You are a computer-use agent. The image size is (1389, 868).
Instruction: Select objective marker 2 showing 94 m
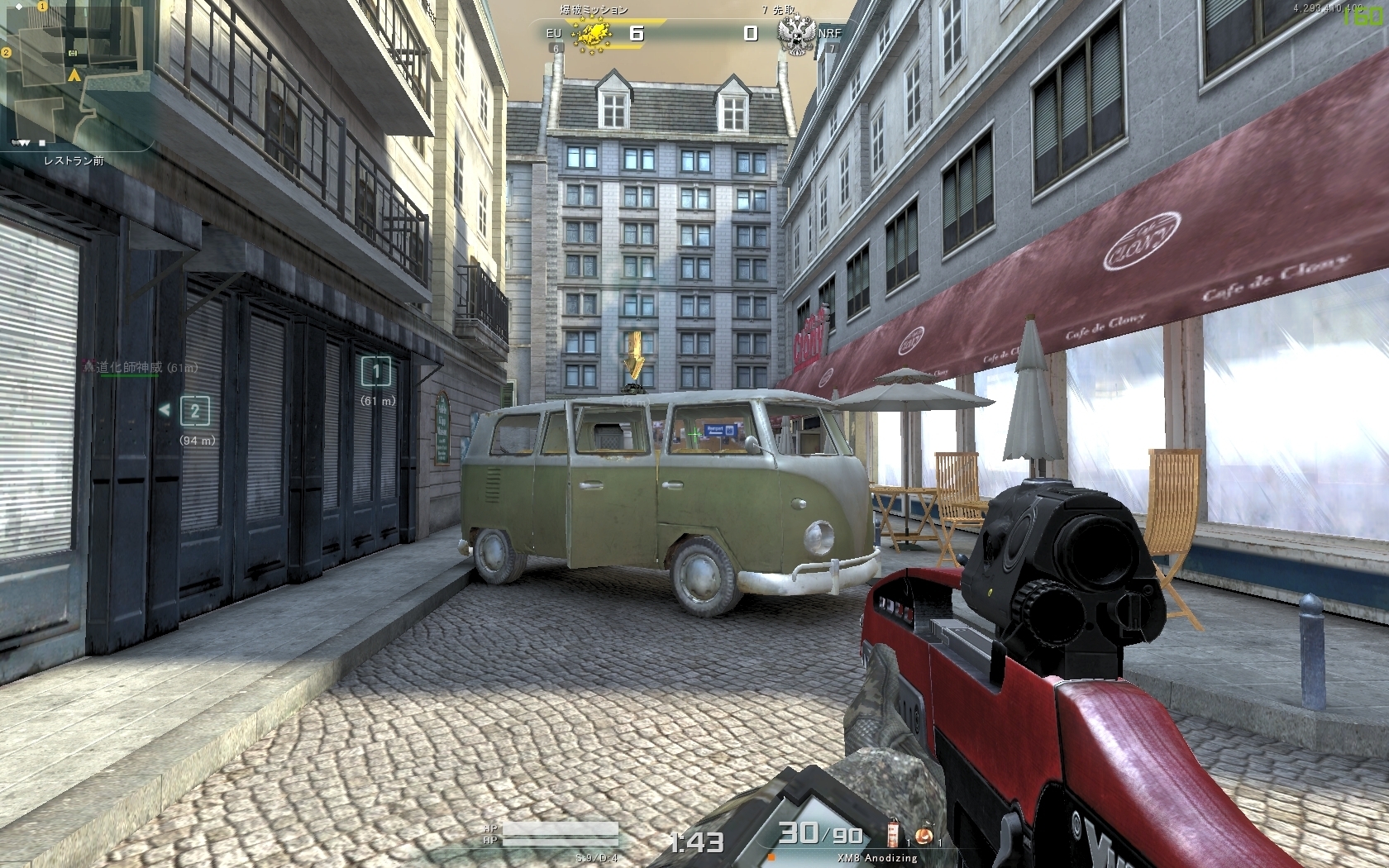[195, 410]
